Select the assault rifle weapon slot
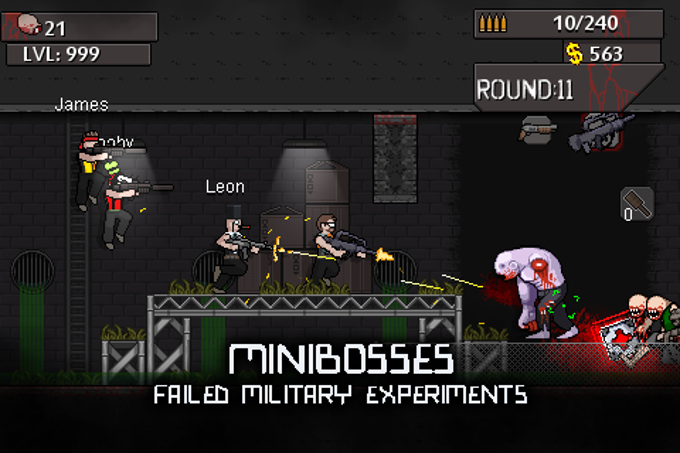The height and width of the screenshot is (453, 680). click(601, 131)
